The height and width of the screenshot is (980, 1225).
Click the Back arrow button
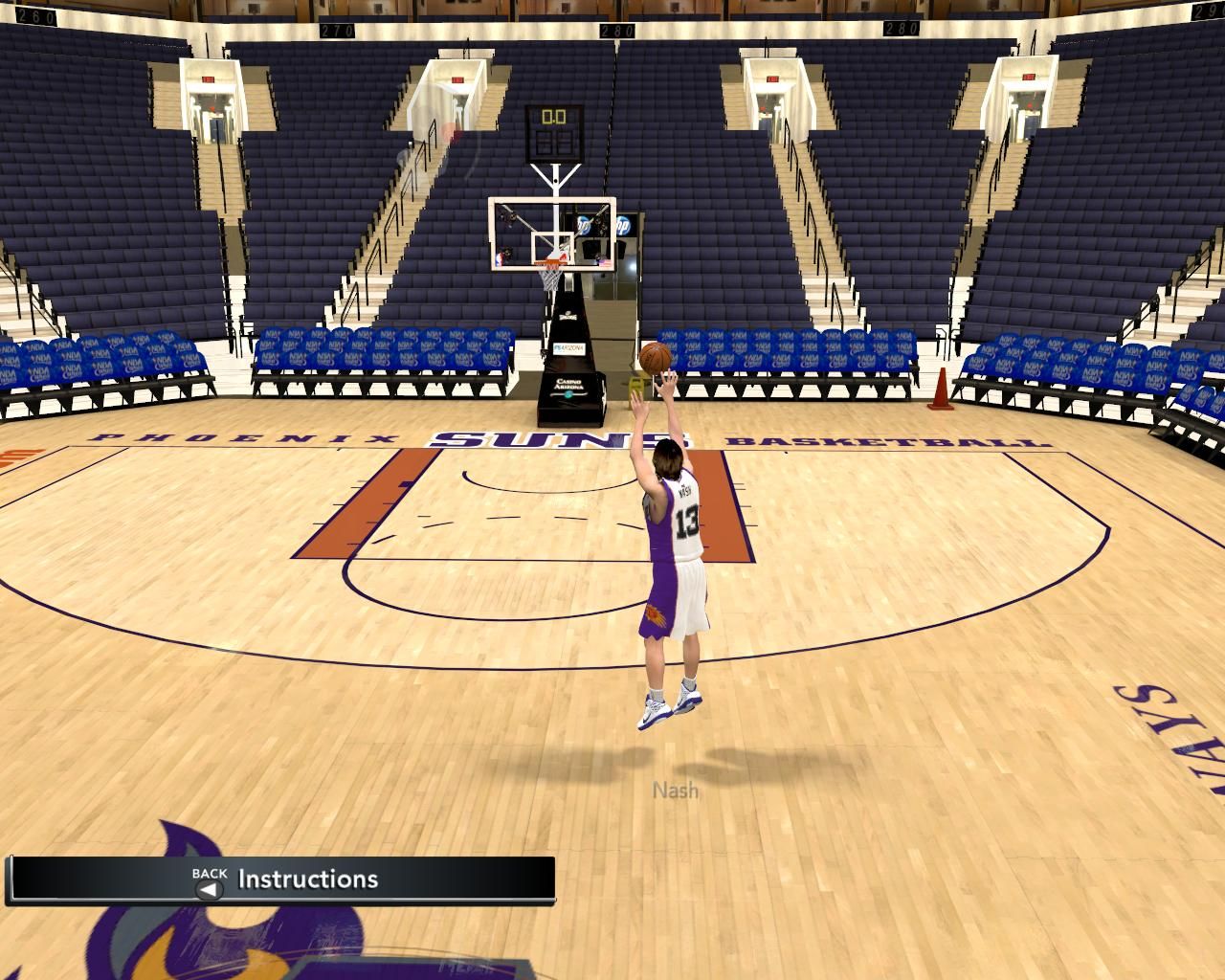tap(208, 889)
